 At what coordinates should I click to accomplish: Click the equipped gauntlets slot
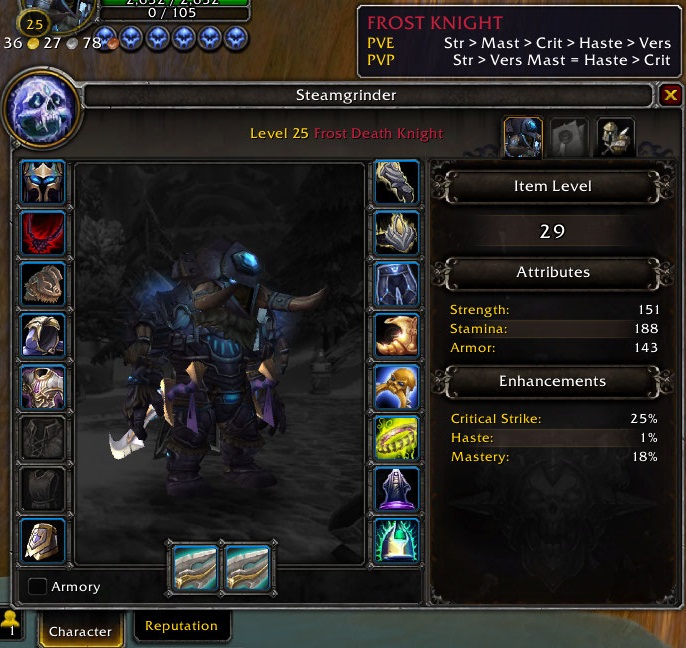coord(397,183)
